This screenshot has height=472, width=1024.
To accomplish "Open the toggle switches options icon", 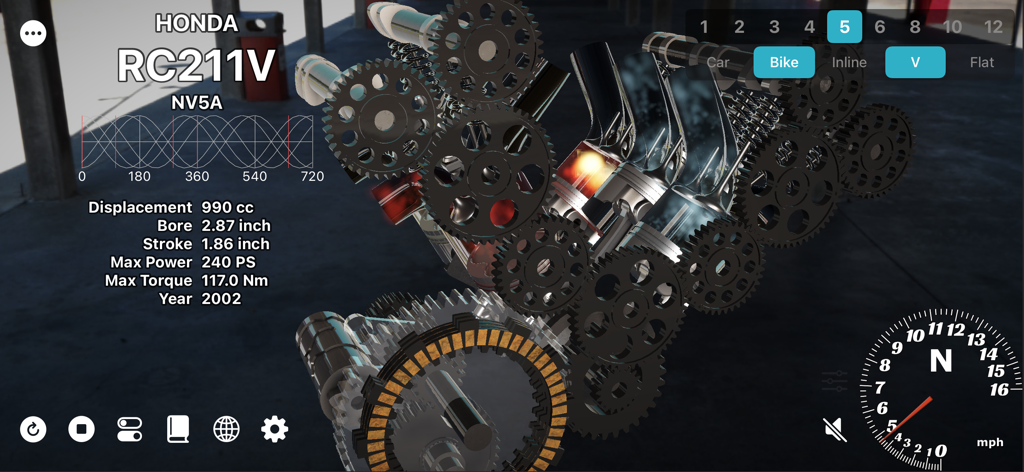I will coord(129,429).
